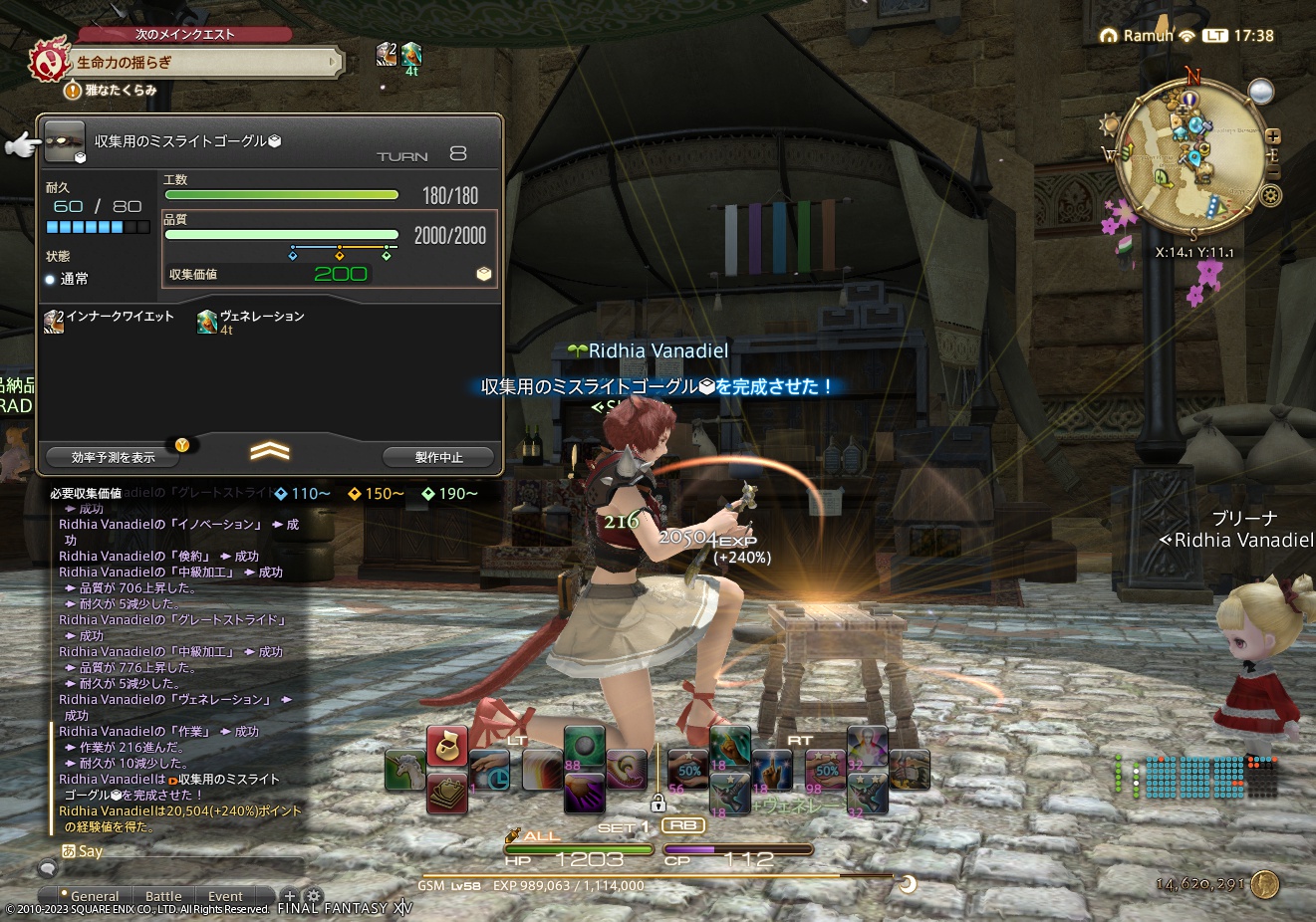Switch to the Battle chat tab
The image size is (1316, 922).
click(x=163, y=895)
